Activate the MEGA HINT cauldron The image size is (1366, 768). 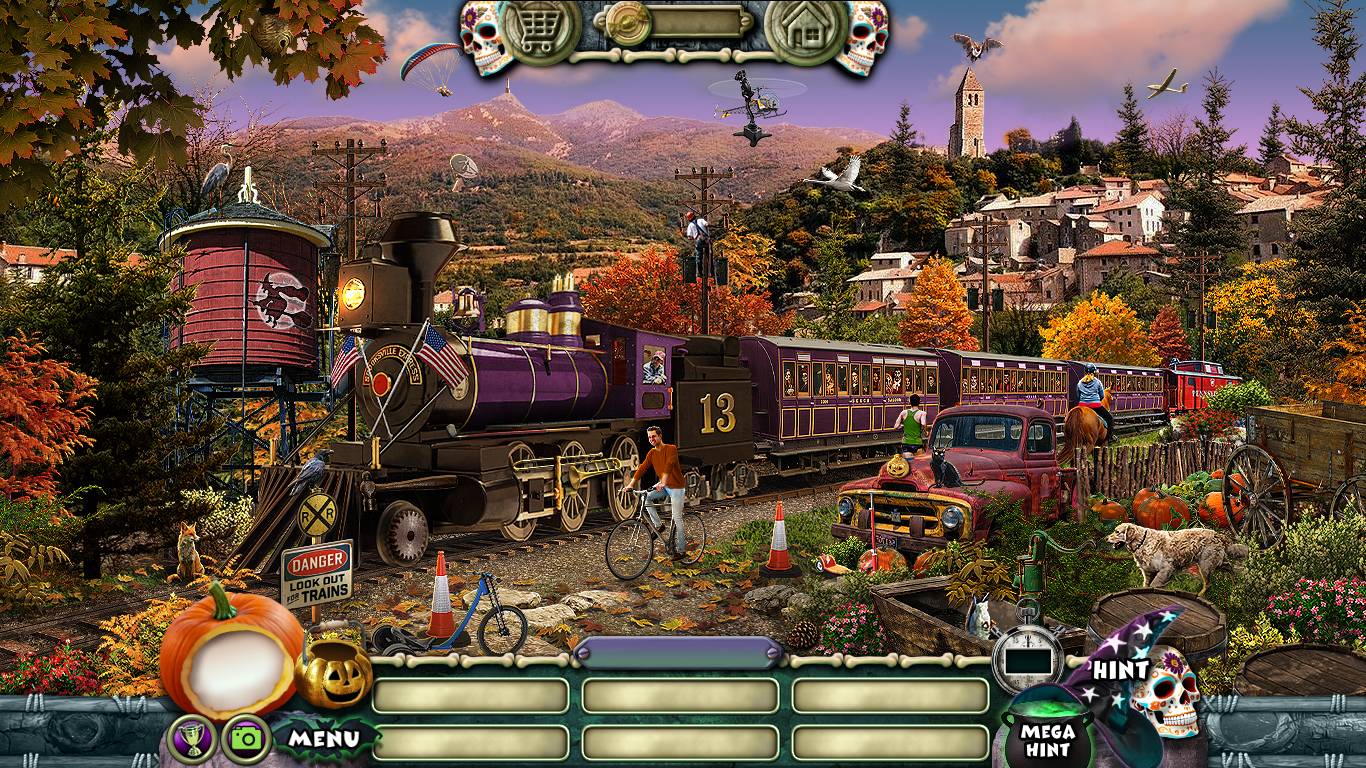tap(1047, 736)
